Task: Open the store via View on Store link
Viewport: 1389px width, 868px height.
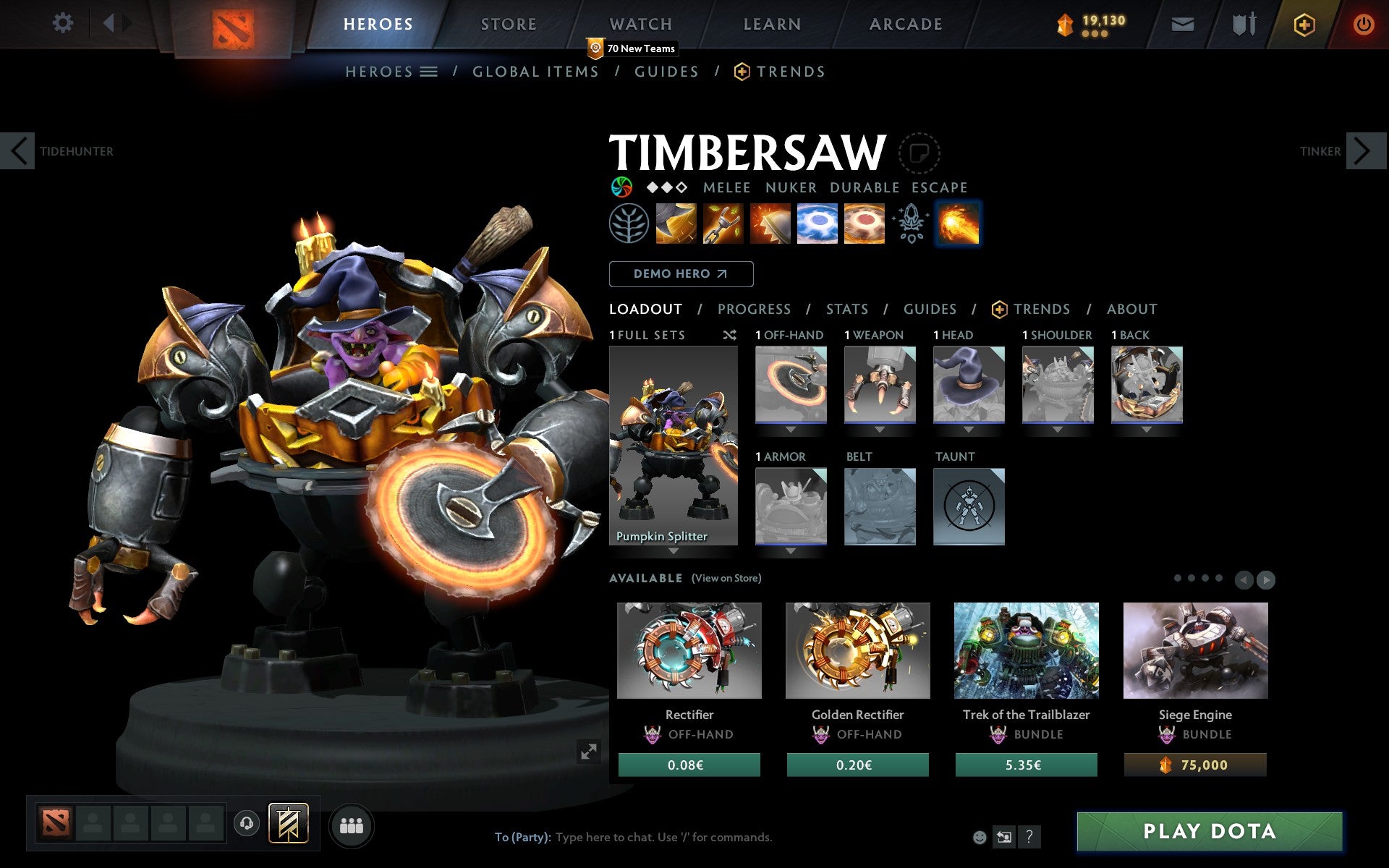Action: pos(726,578)
